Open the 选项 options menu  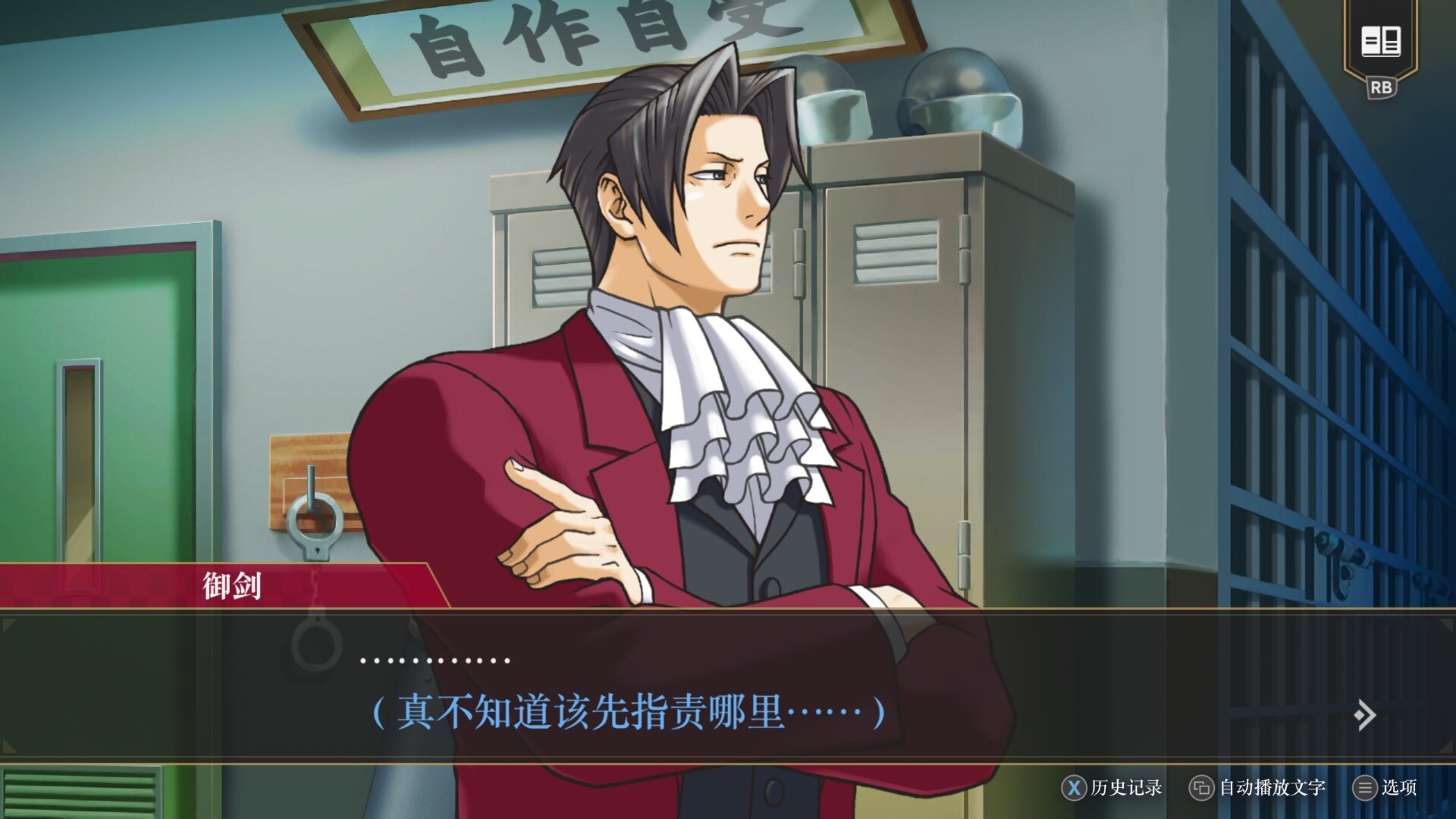[x=1385, y=788]
